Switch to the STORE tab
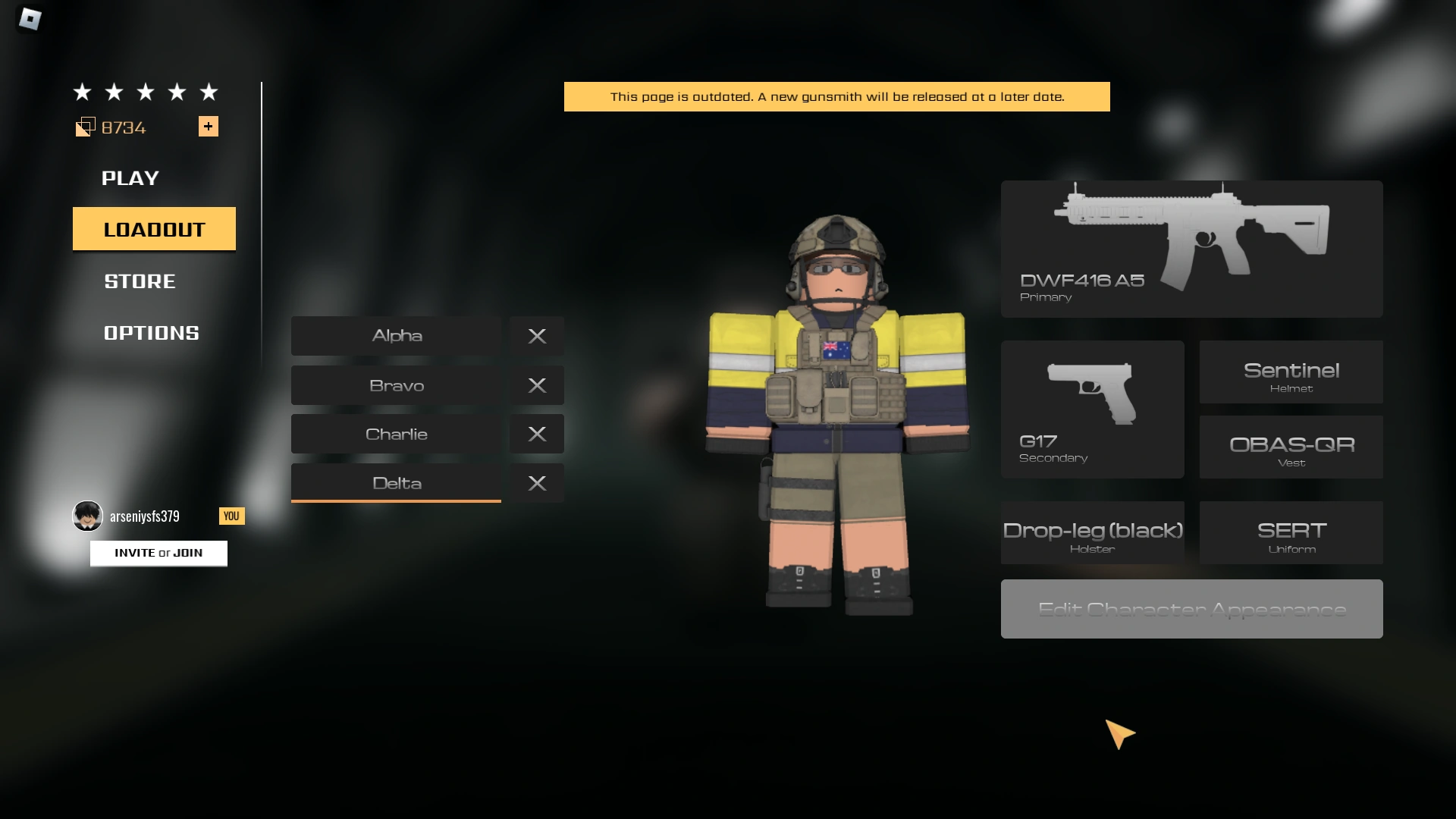 (x=139, y=281)
